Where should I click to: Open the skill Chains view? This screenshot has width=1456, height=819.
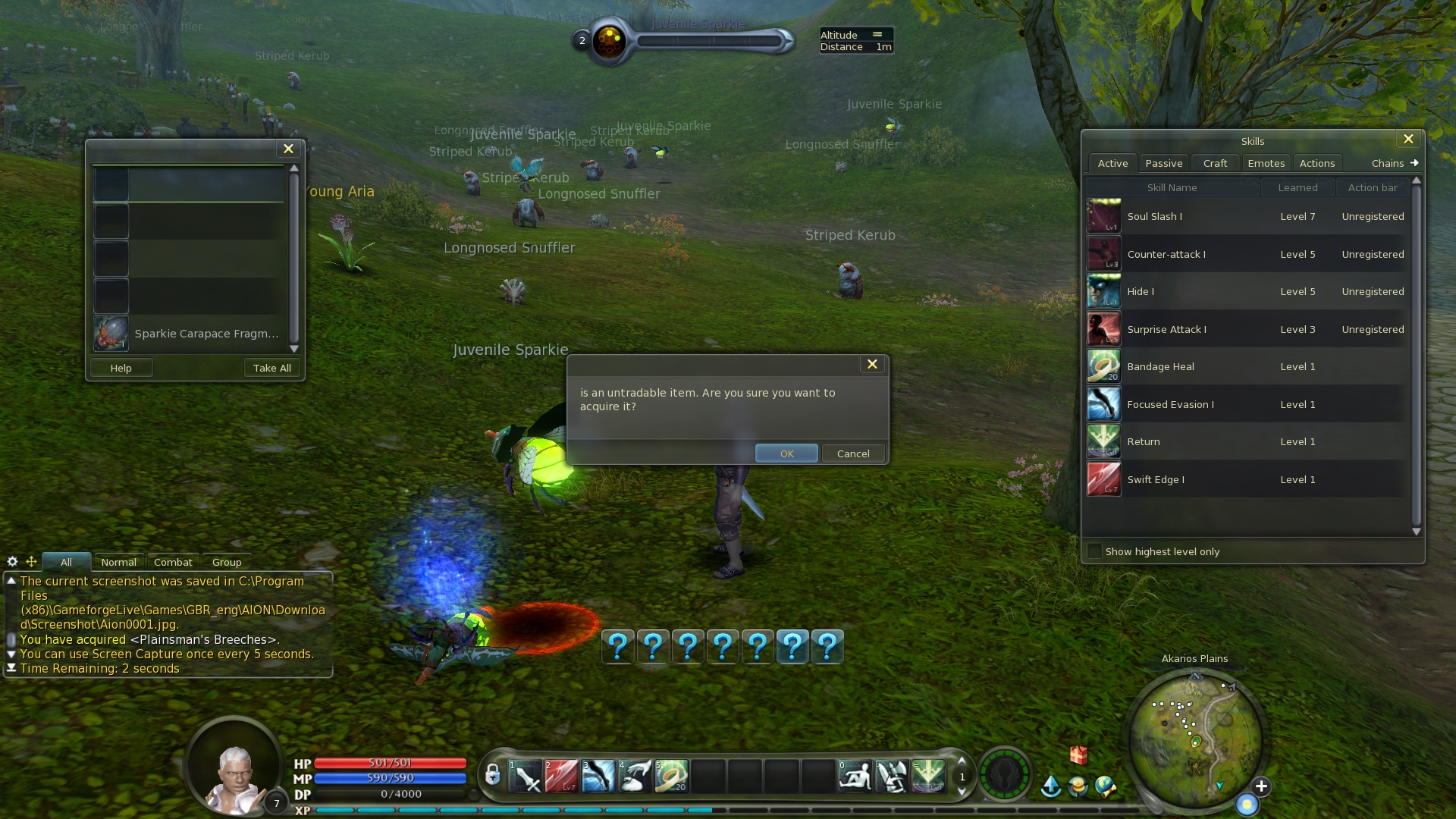tap(1394, 163)
